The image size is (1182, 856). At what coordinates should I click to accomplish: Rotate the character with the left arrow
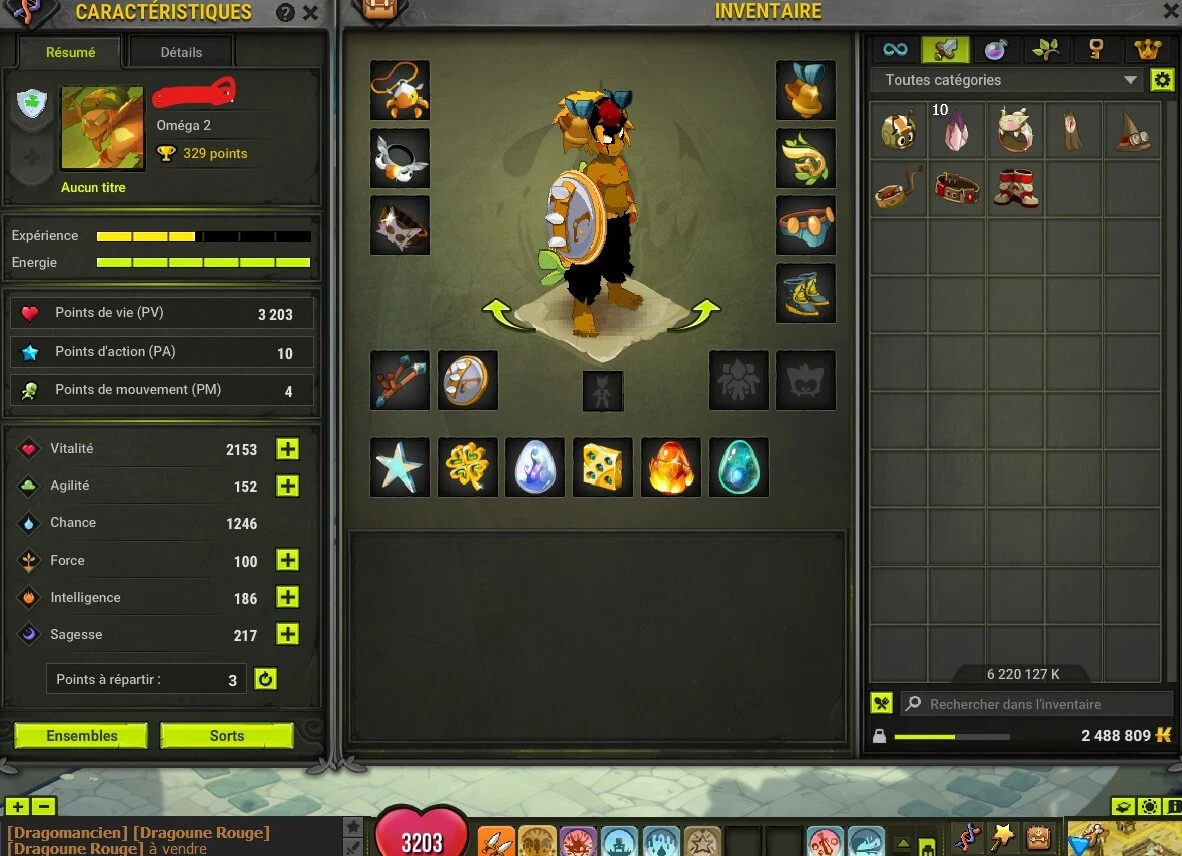coord(507,314)
